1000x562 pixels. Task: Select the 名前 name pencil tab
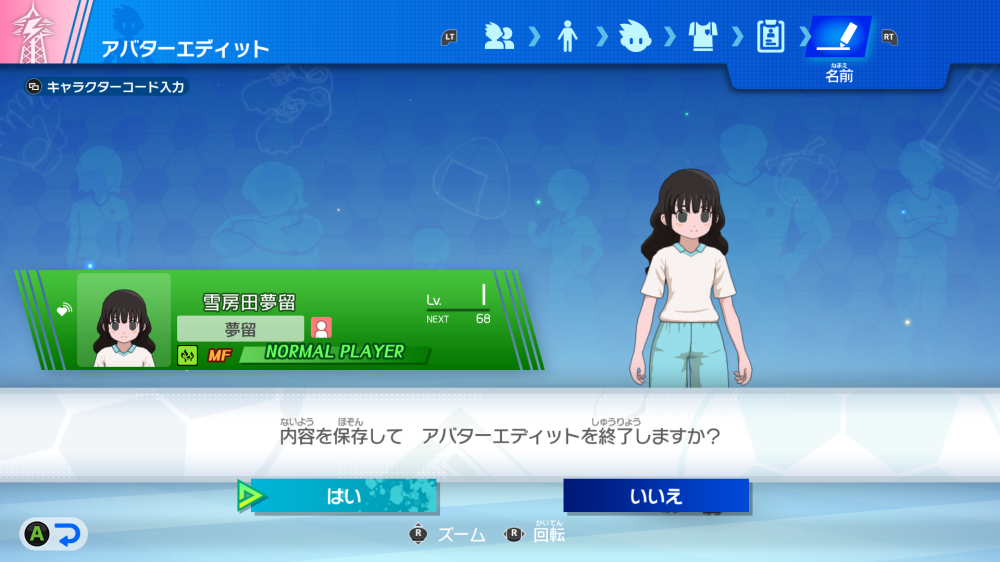(x=838, y=38)
